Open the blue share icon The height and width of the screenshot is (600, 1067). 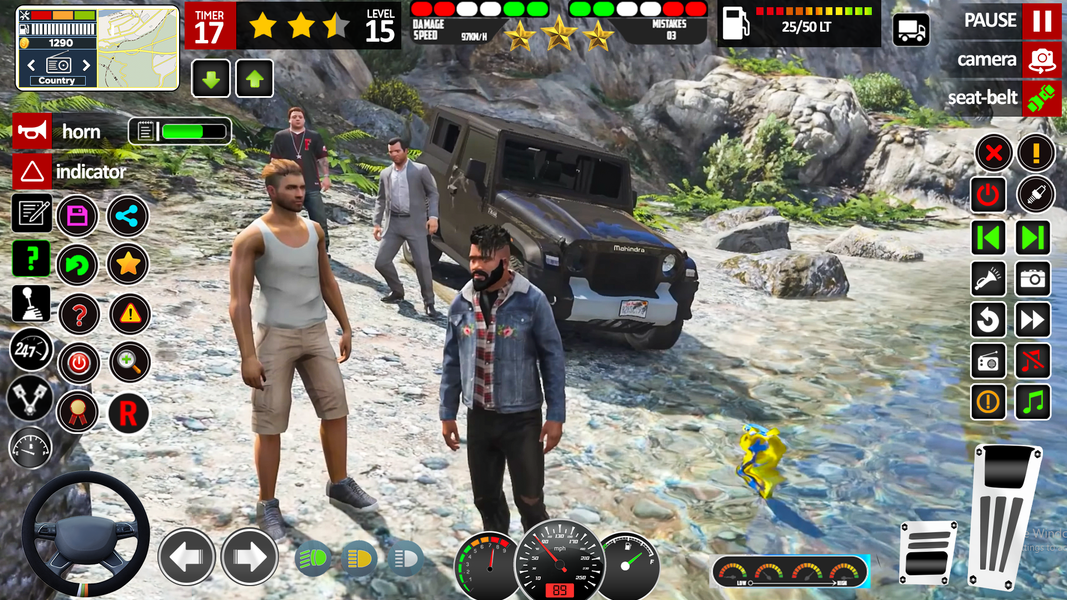coord(128,215)
